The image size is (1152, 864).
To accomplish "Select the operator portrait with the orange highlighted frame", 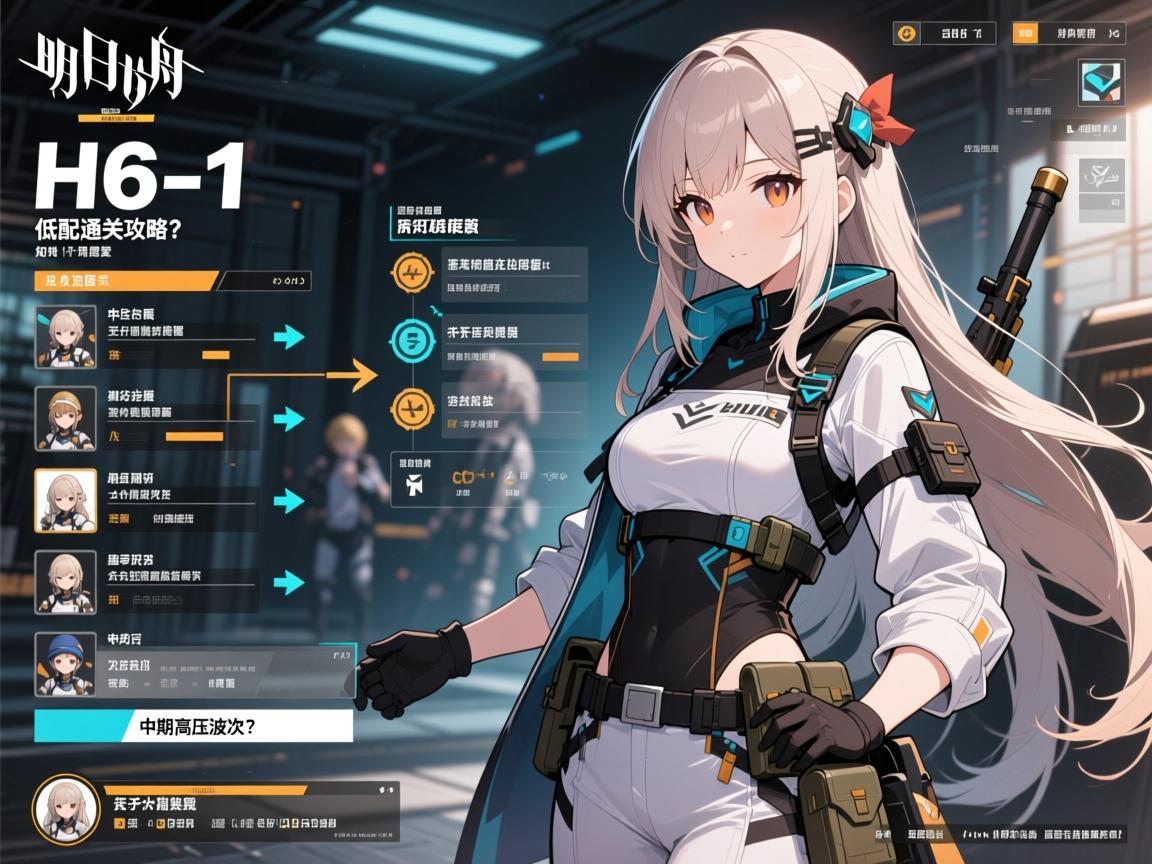I will [65, 500].
